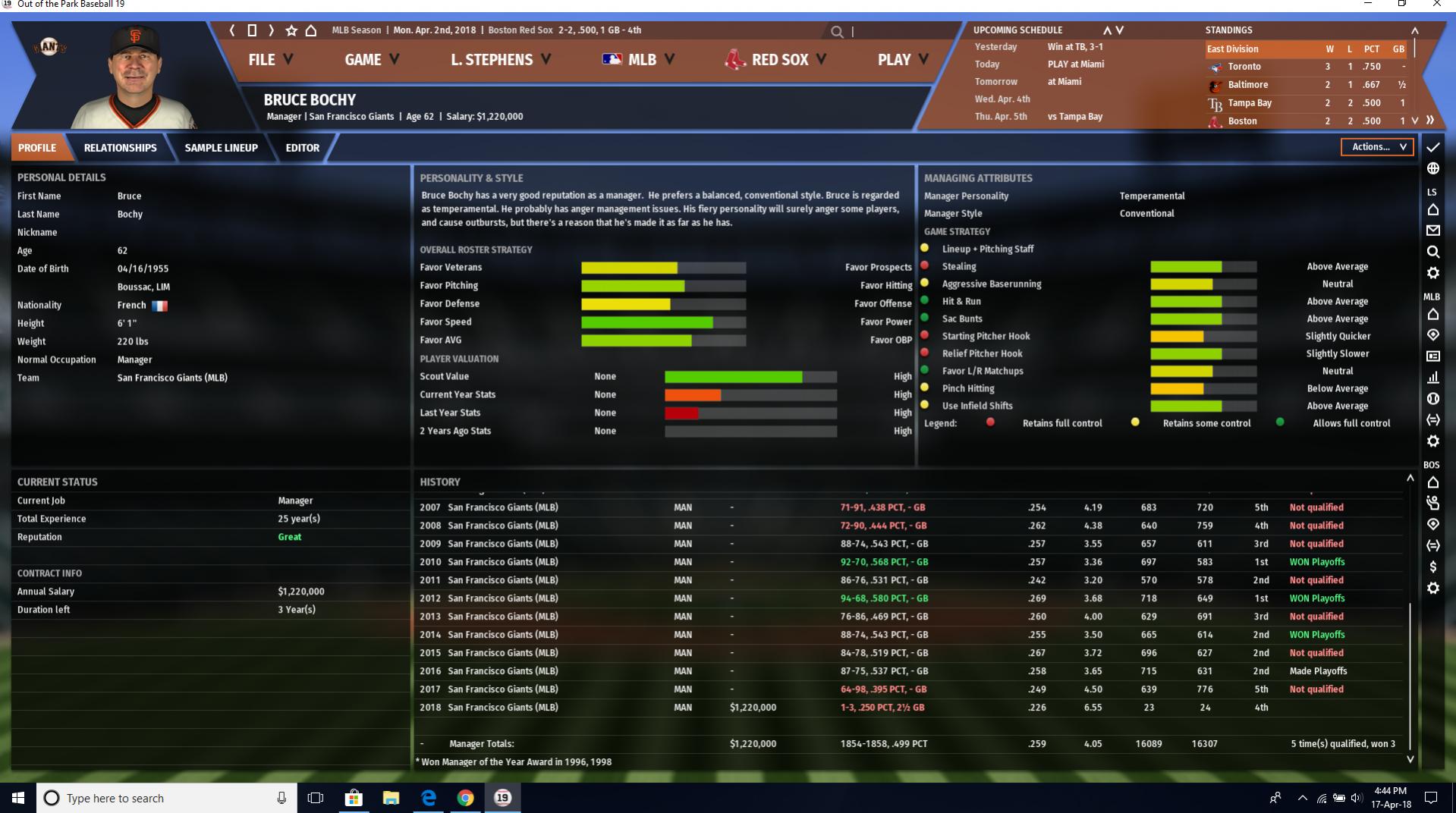Open the FILE menu
Viewport: 1456px width, 813px height.
[270, 60]
